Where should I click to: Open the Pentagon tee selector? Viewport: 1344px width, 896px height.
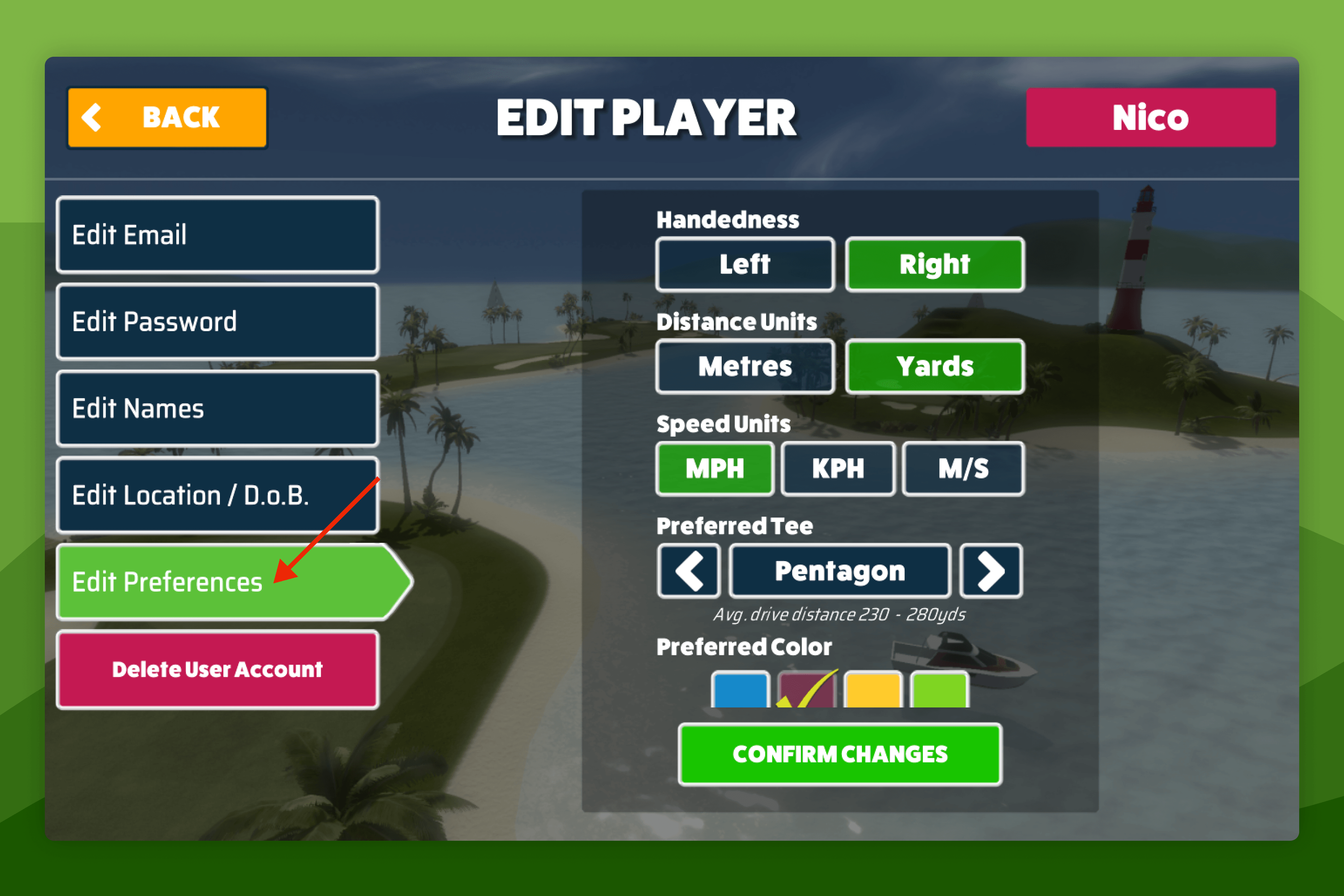[839, 570]
